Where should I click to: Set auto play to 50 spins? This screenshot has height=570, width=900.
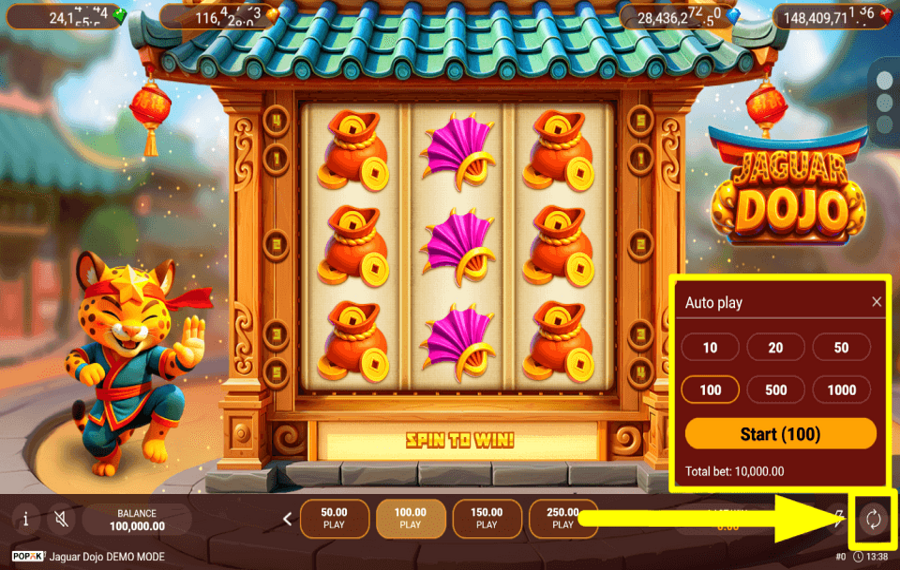[x=841, y=347]
